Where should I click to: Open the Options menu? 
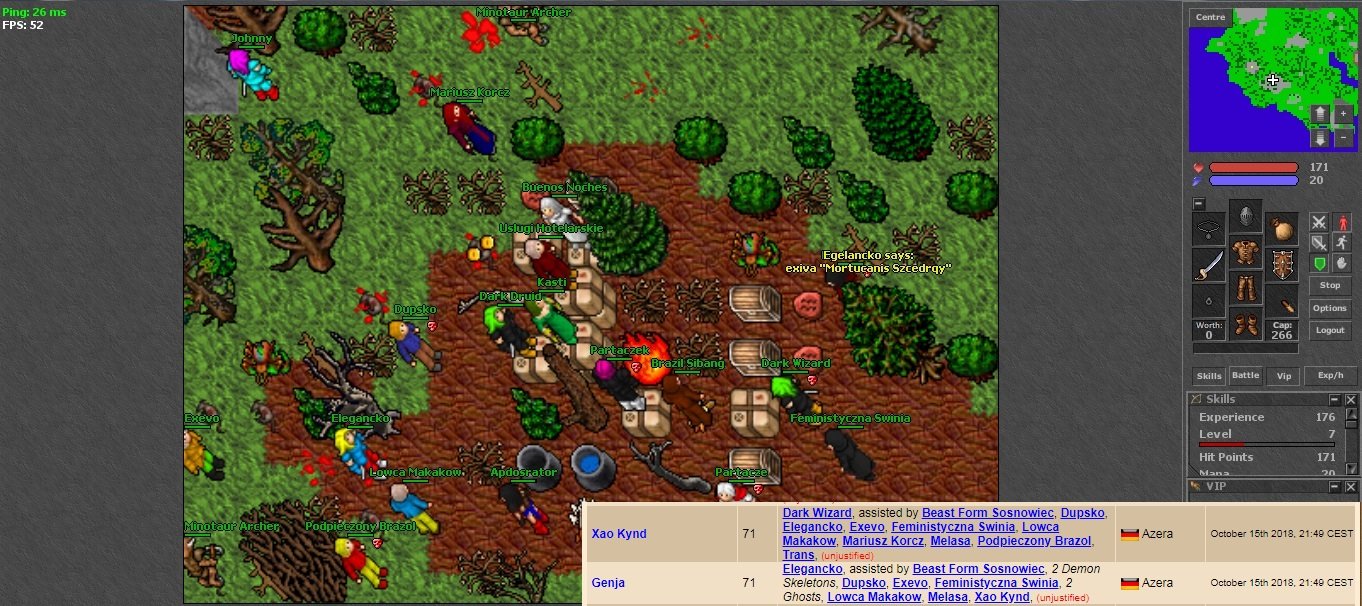click(x=1329, y=308)
